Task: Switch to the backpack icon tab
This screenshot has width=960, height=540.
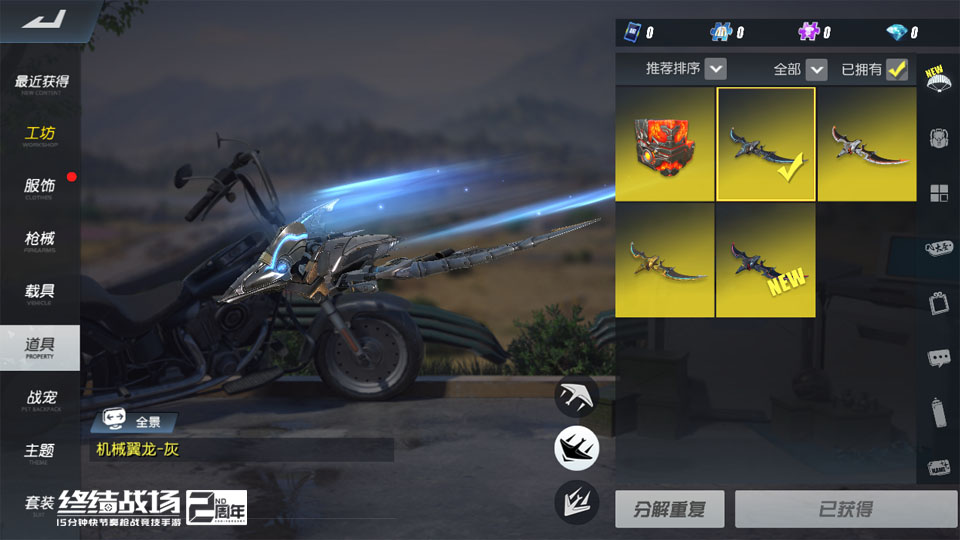Action: click(938, 138)
